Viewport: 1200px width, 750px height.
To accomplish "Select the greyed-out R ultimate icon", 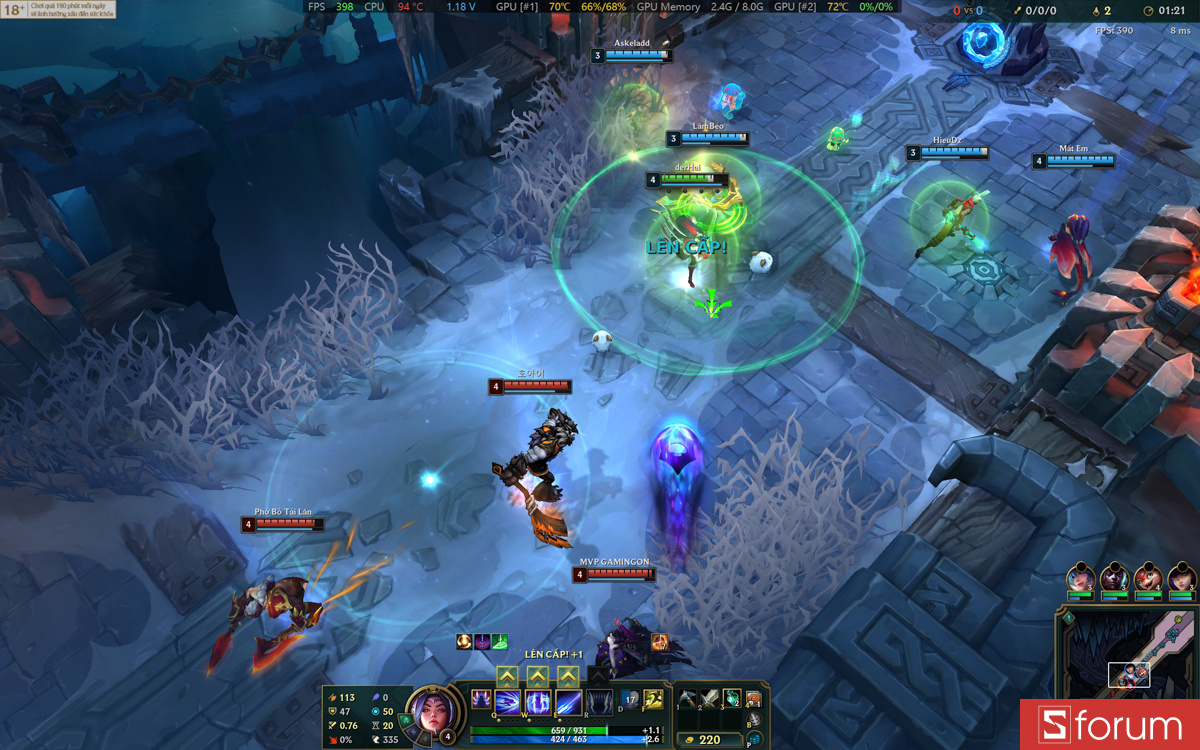I will (599, 702).
